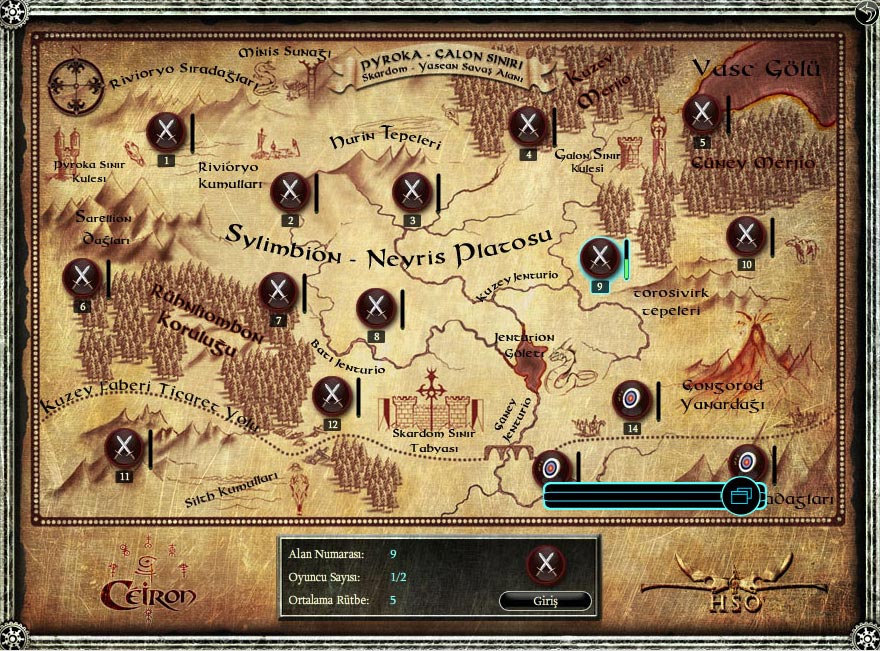Enter the selected area with Giriş
The image size is (880, 651).
545,601
